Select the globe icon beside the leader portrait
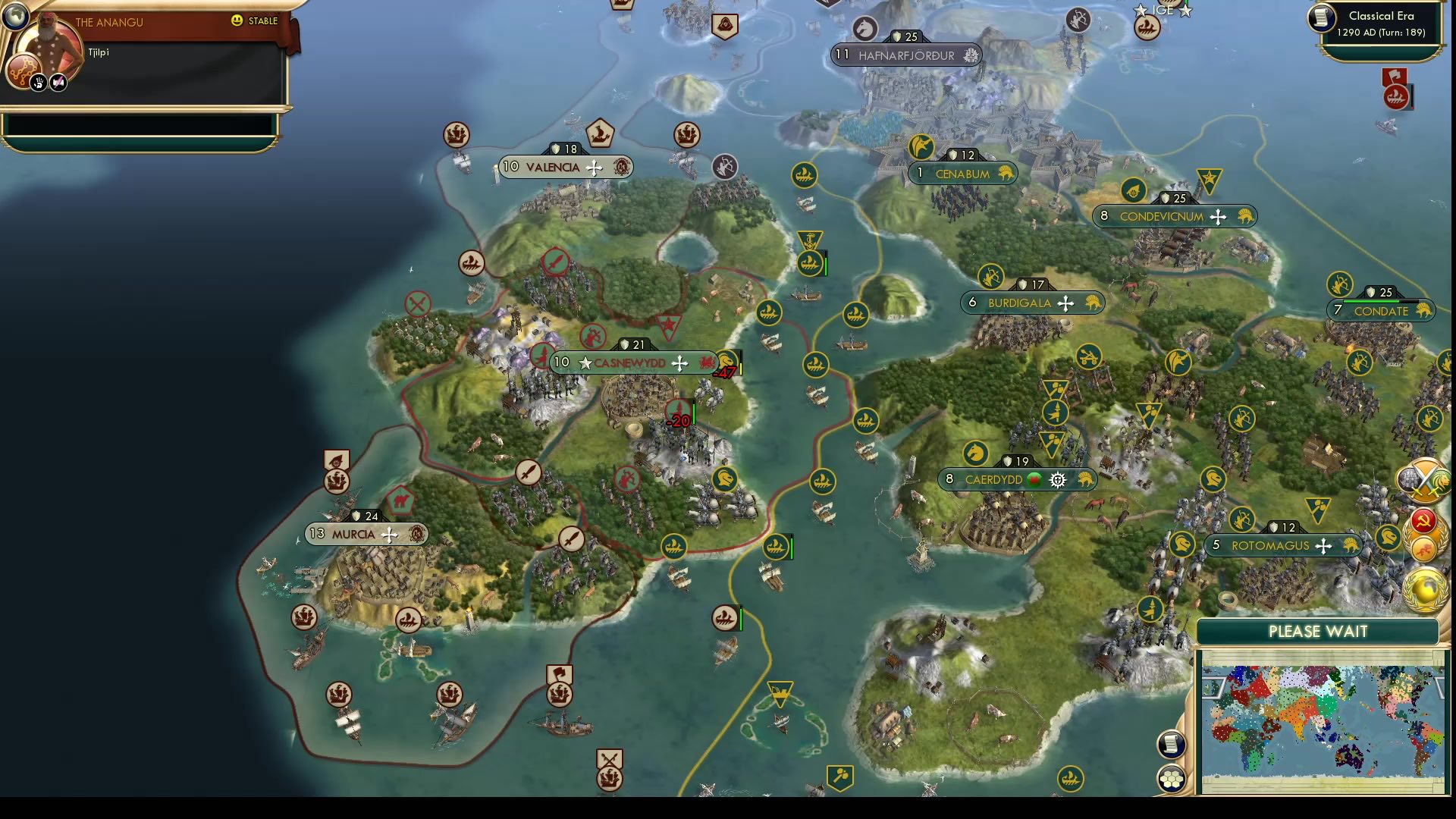Image resolution: width=1456 pixels, height=819 pixels. click(x=15, y=17)
